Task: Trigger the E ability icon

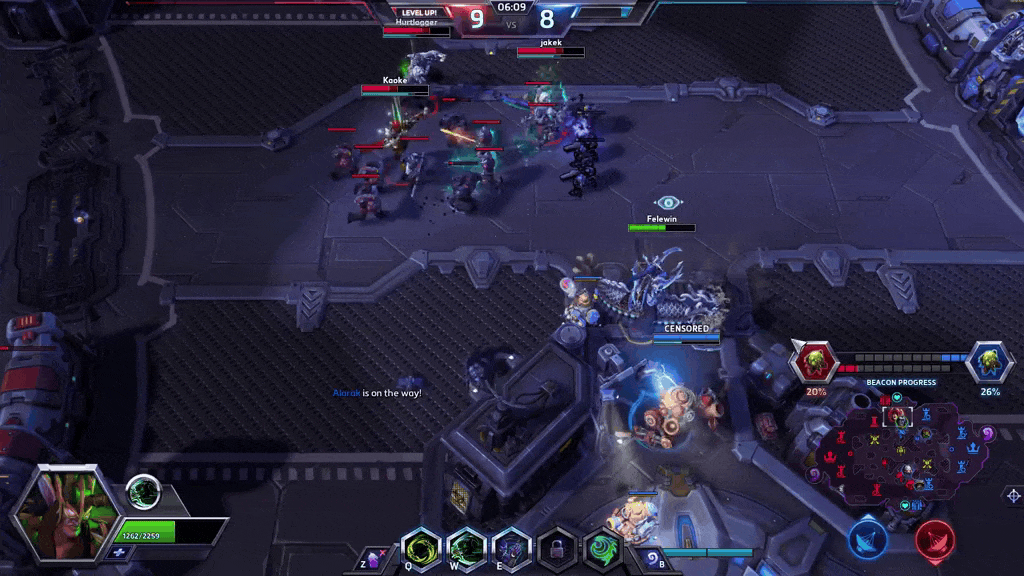Action: click(512, 549)
